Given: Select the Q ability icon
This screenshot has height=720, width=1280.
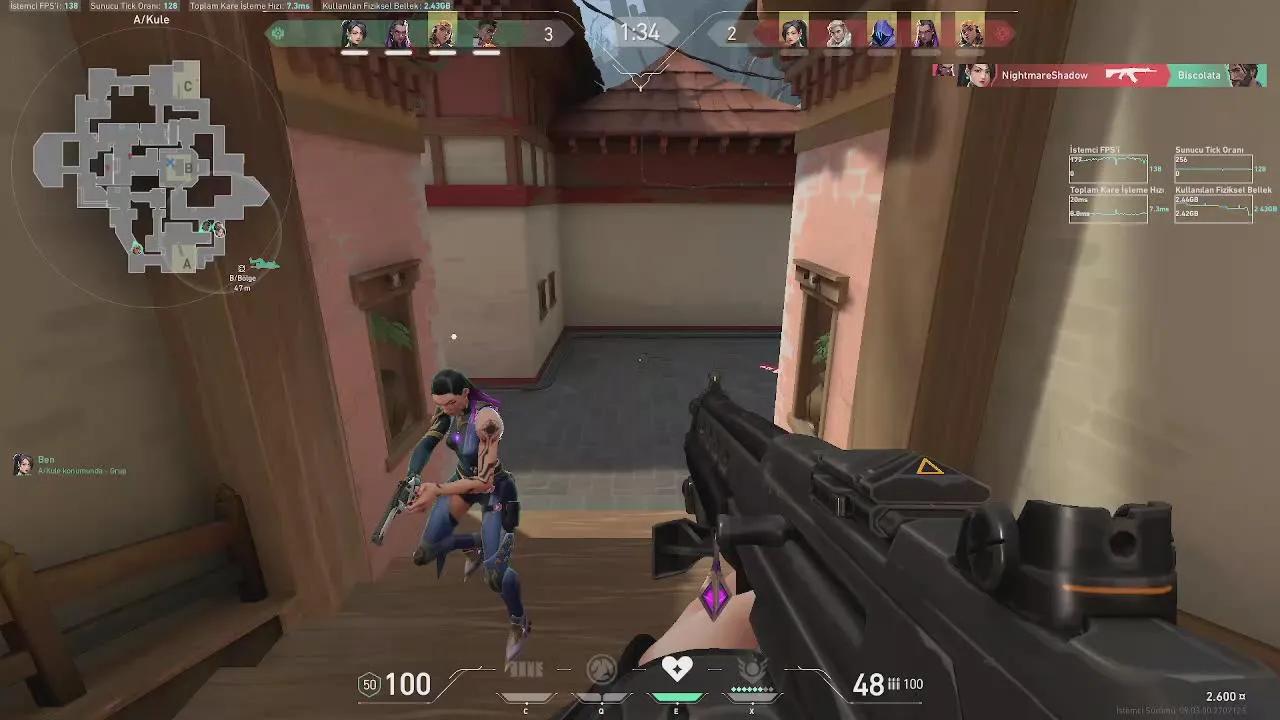Looking at the screenshot, I should click(600, 670).
